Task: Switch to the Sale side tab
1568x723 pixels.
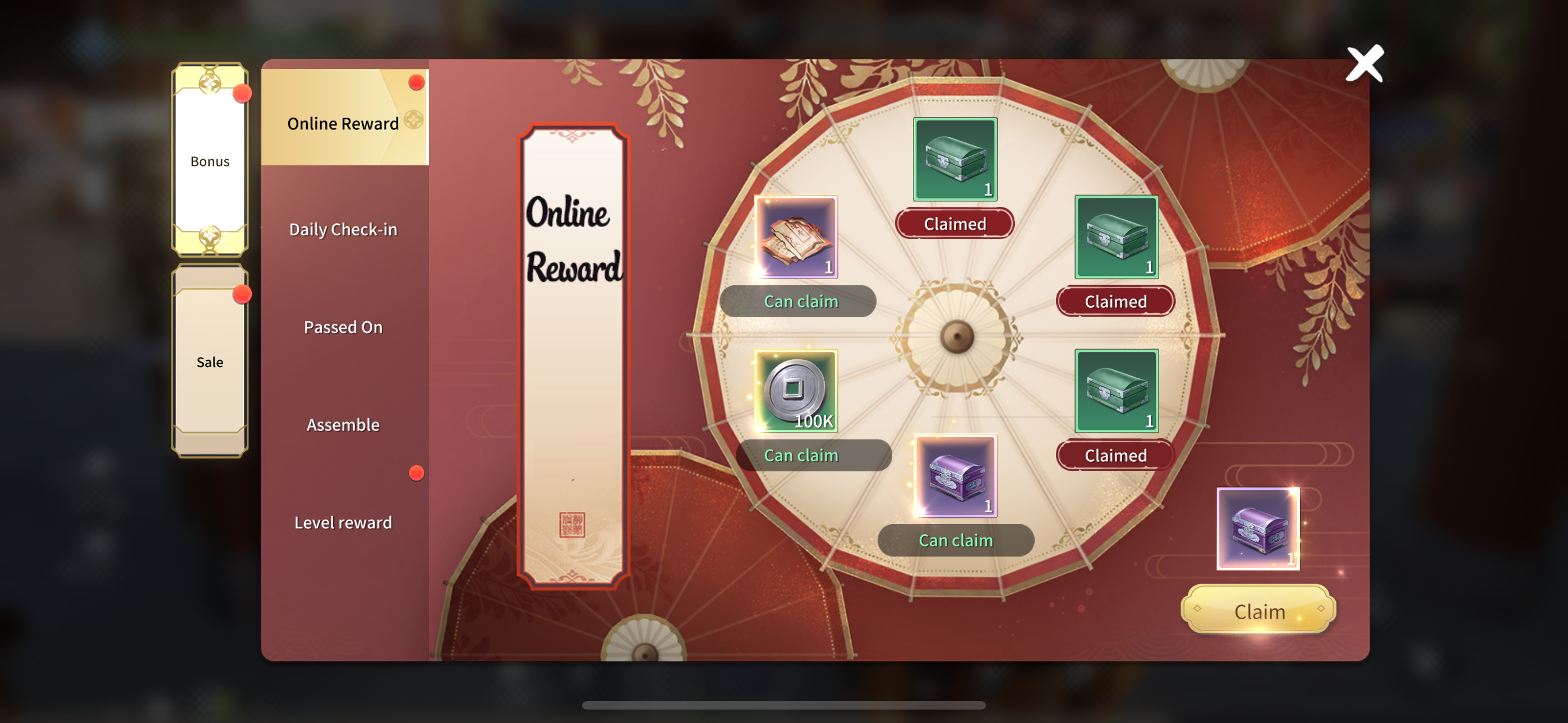Action: (209, 361)
